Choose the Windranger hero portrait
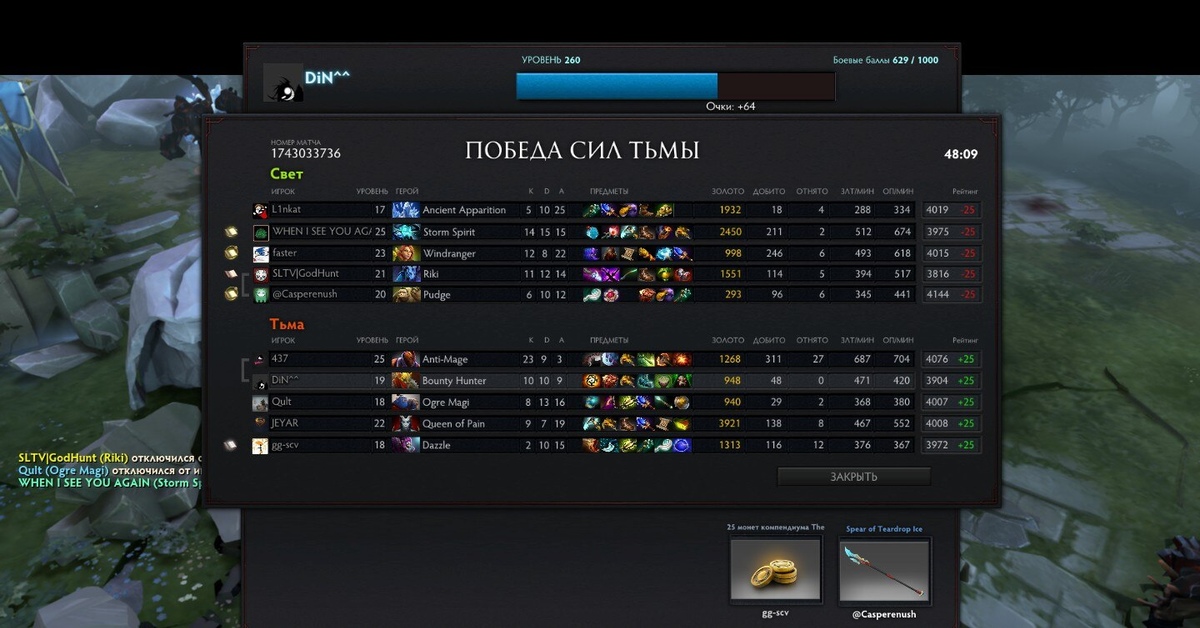This screenshot has width=1200, height=628. [406, 254]
